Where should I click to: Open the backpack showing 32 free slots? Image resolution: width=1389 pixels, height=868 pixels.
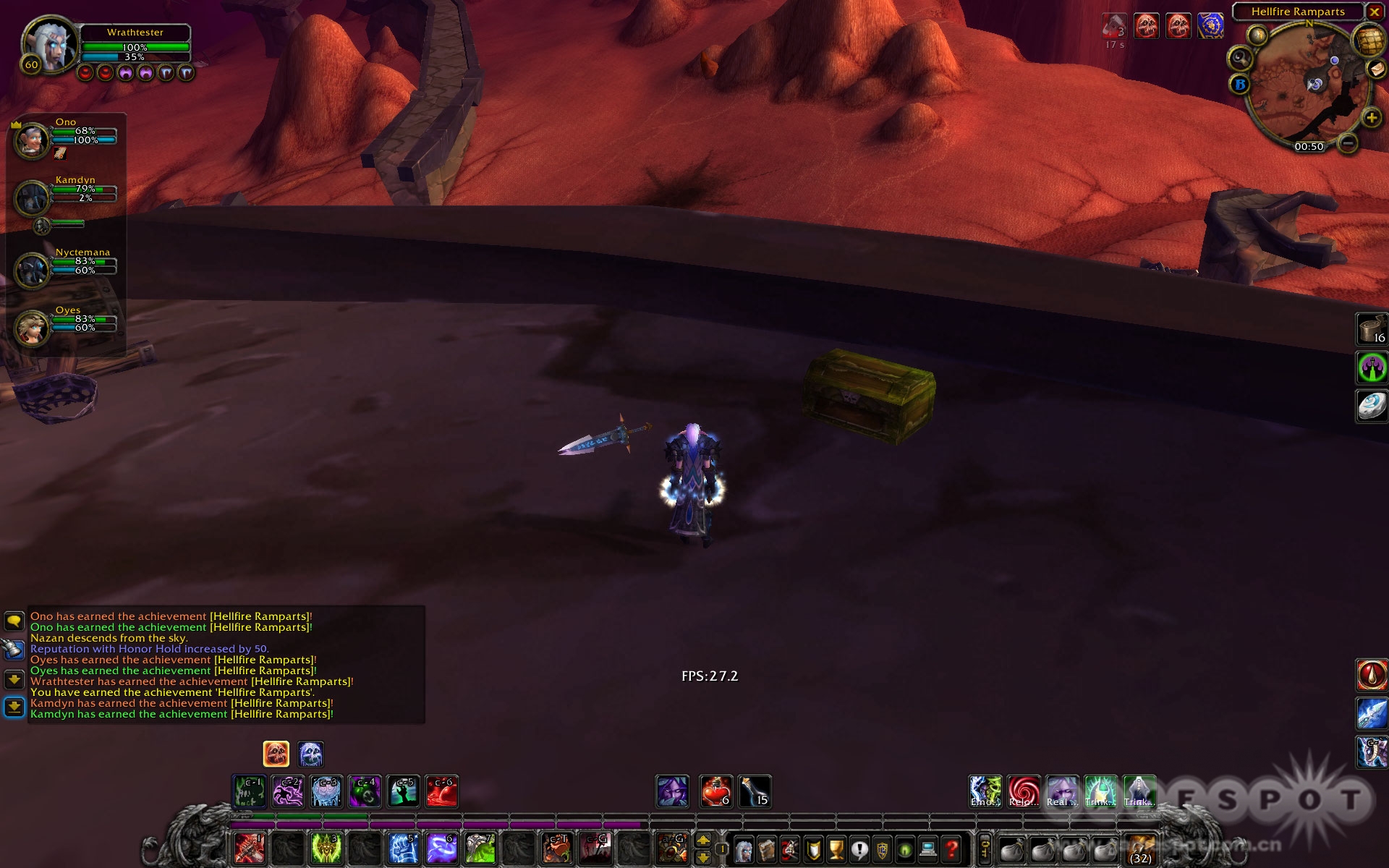[x=1141, y=848]
